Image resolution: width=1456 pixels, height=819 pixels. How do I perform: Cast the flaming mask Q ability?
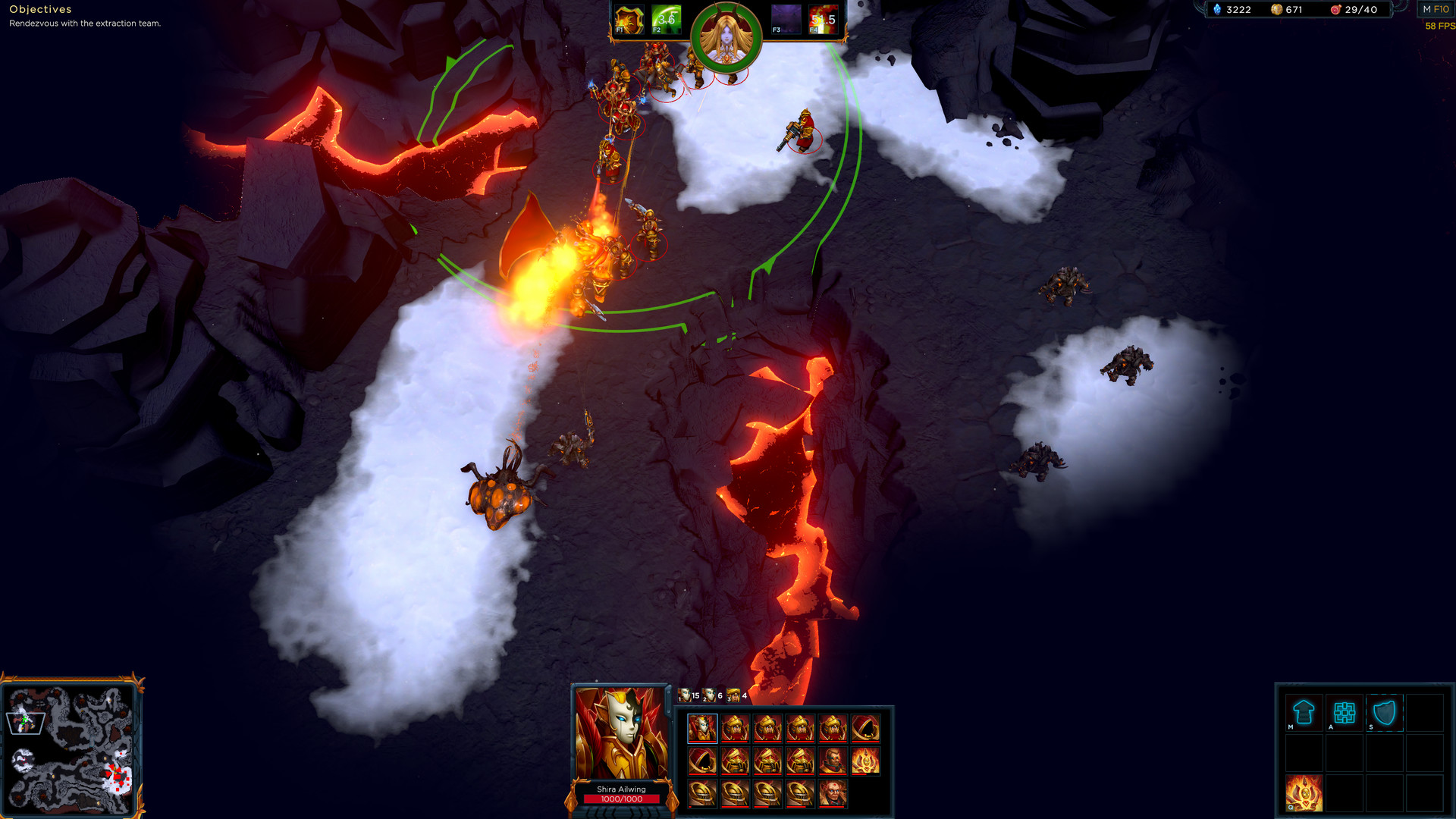(1304, 793)
